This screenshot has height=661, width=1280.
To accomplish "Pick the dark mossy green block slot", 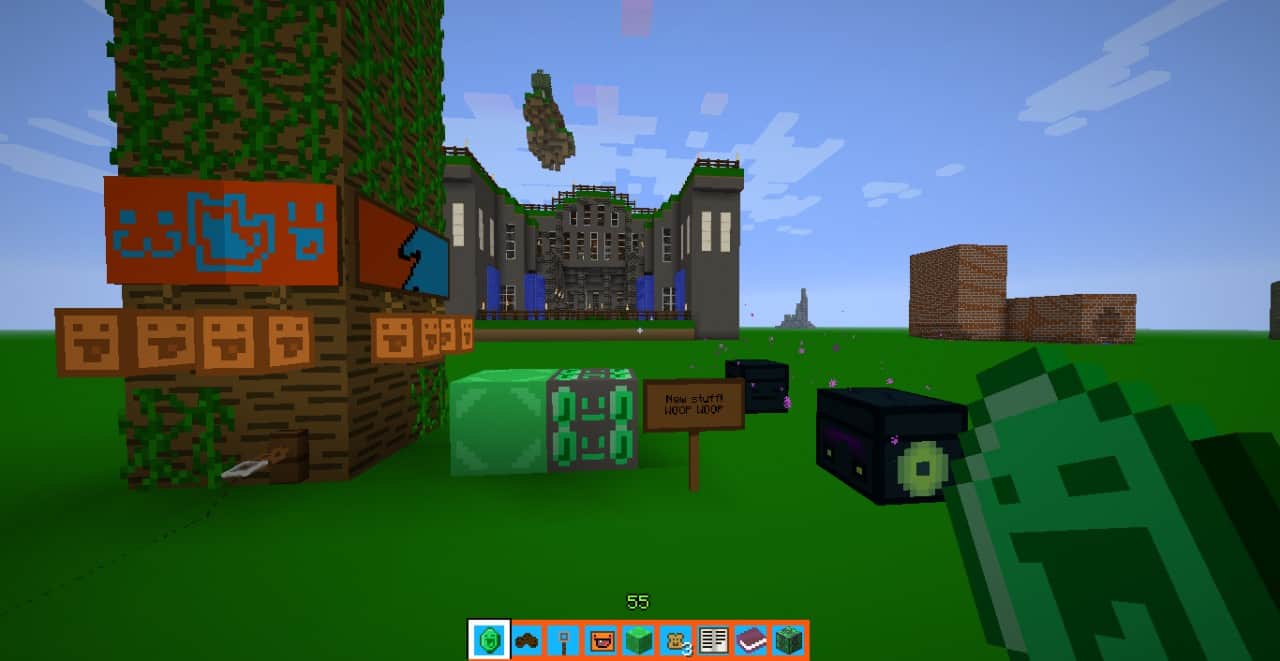I will point(788,640).
